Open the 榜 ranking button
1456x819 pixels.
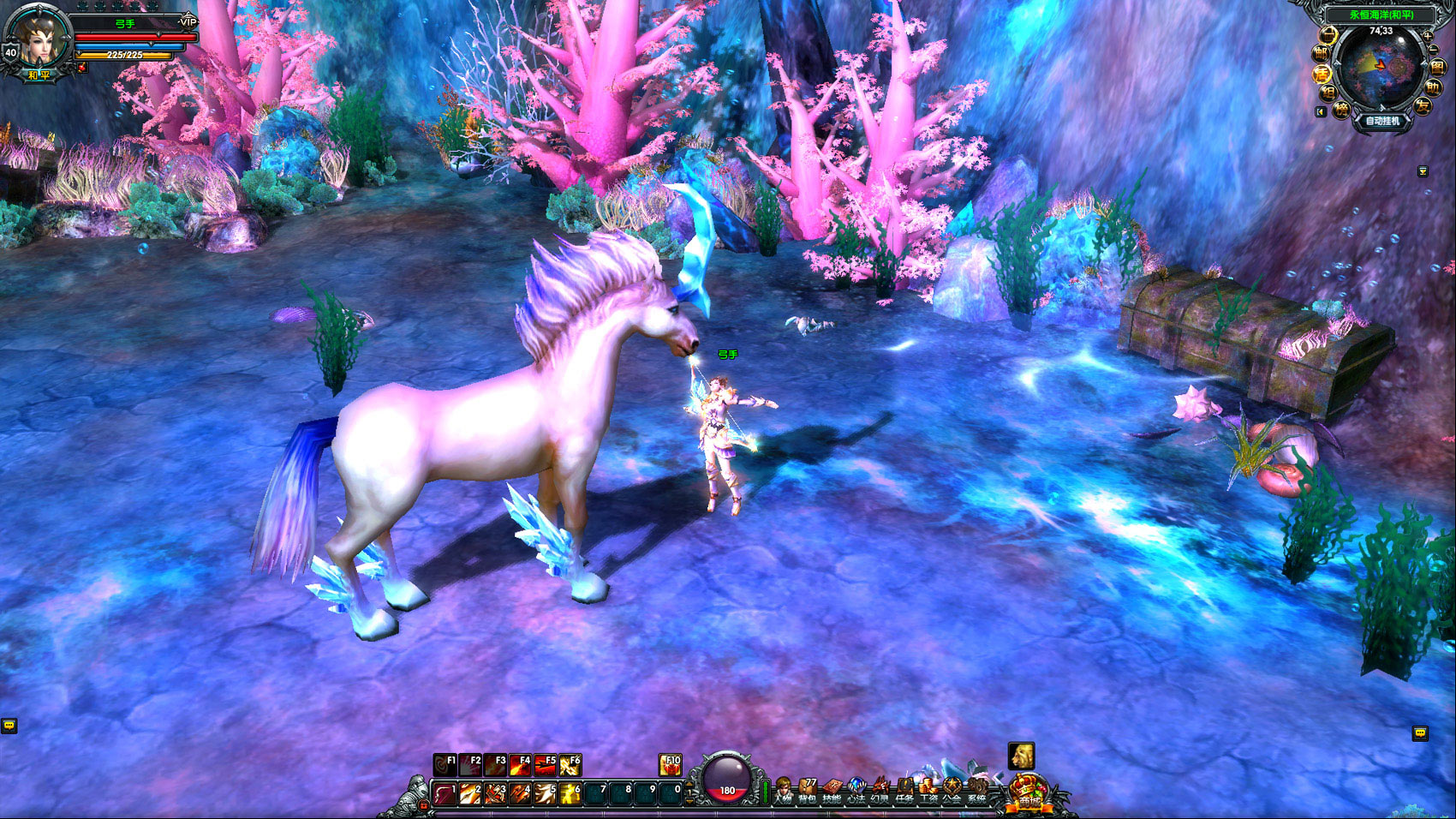point(1341,109)
